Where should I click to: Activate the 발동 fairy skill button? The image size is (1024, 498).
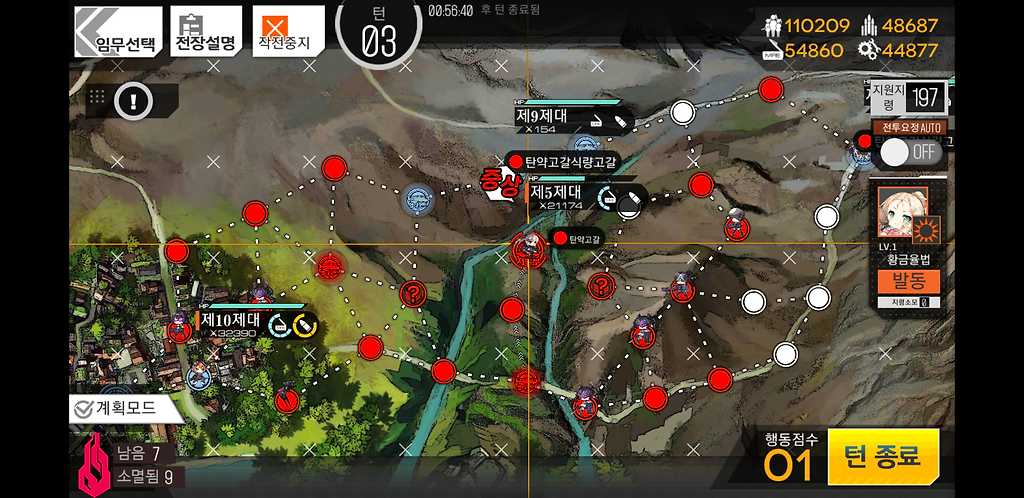tap(908, 281)
